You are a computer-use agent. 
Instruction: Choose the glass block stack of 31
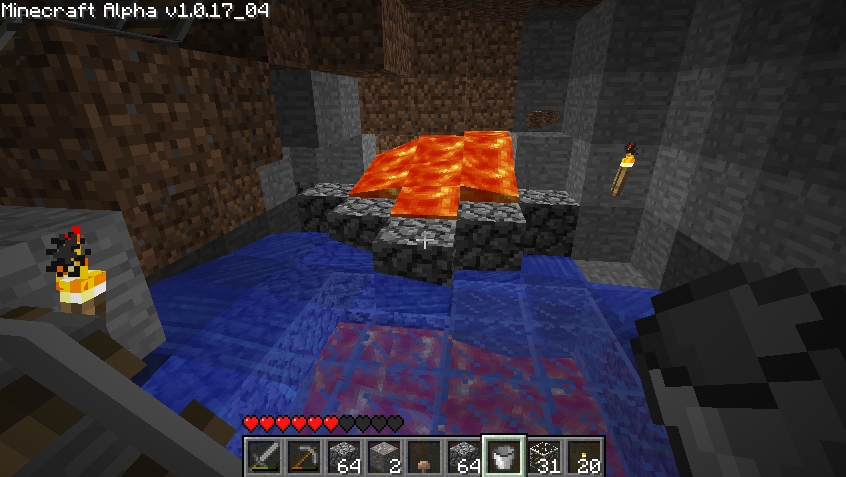[543, 456]
